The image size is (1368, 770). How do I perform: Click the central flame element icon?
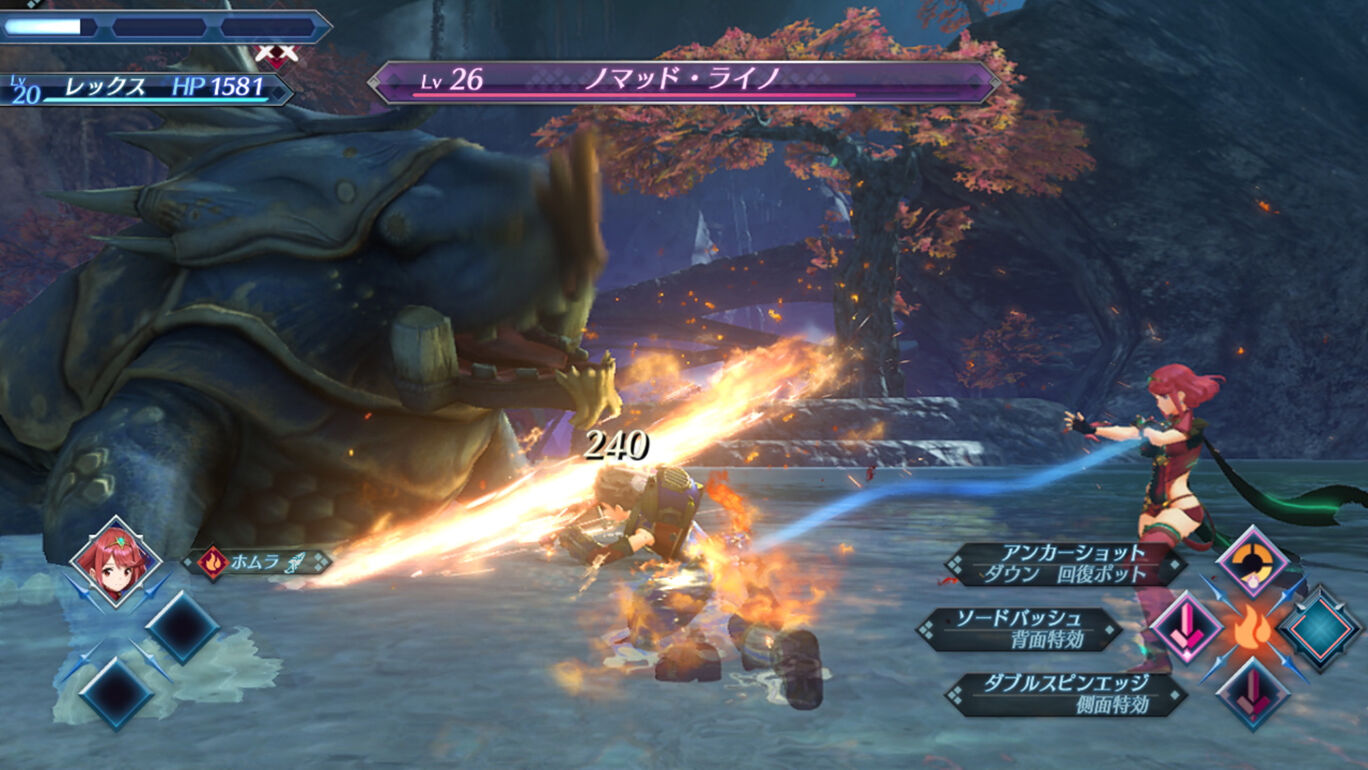(1253, 630)
